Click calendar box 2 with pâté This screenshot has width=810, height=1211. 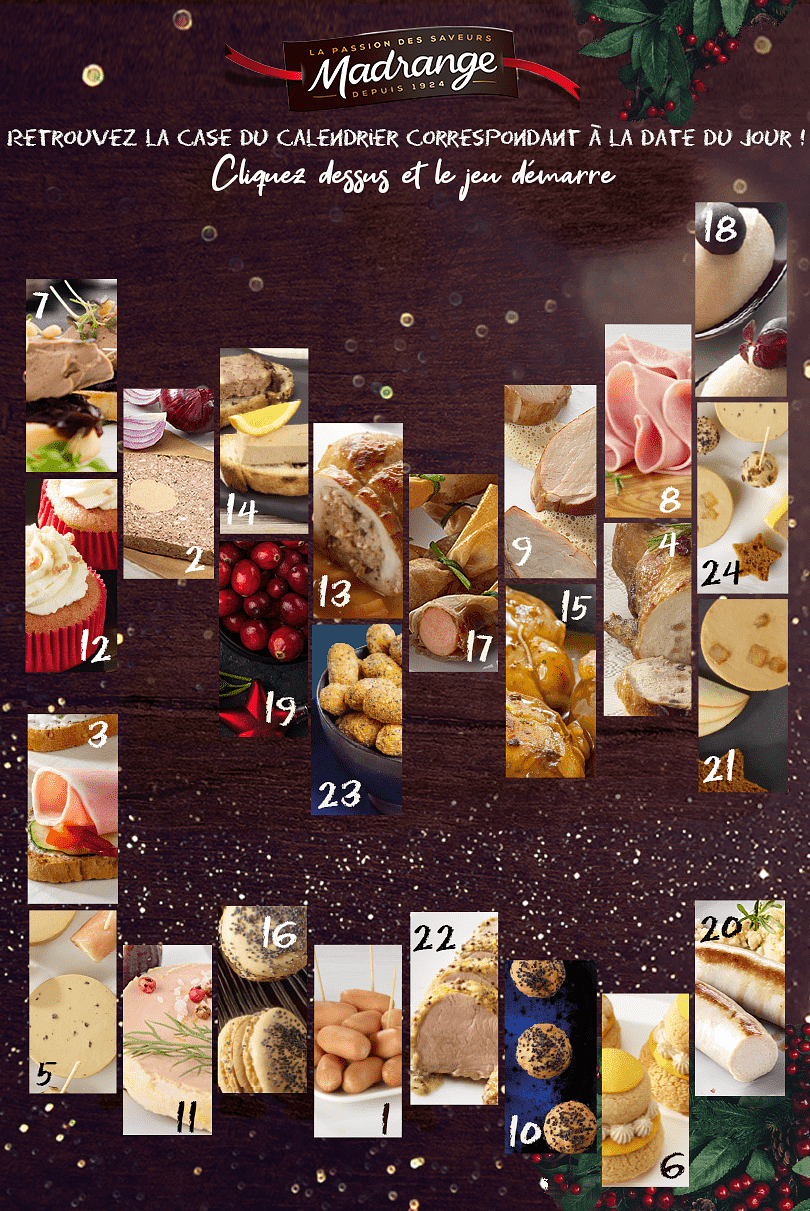point(168,483)
